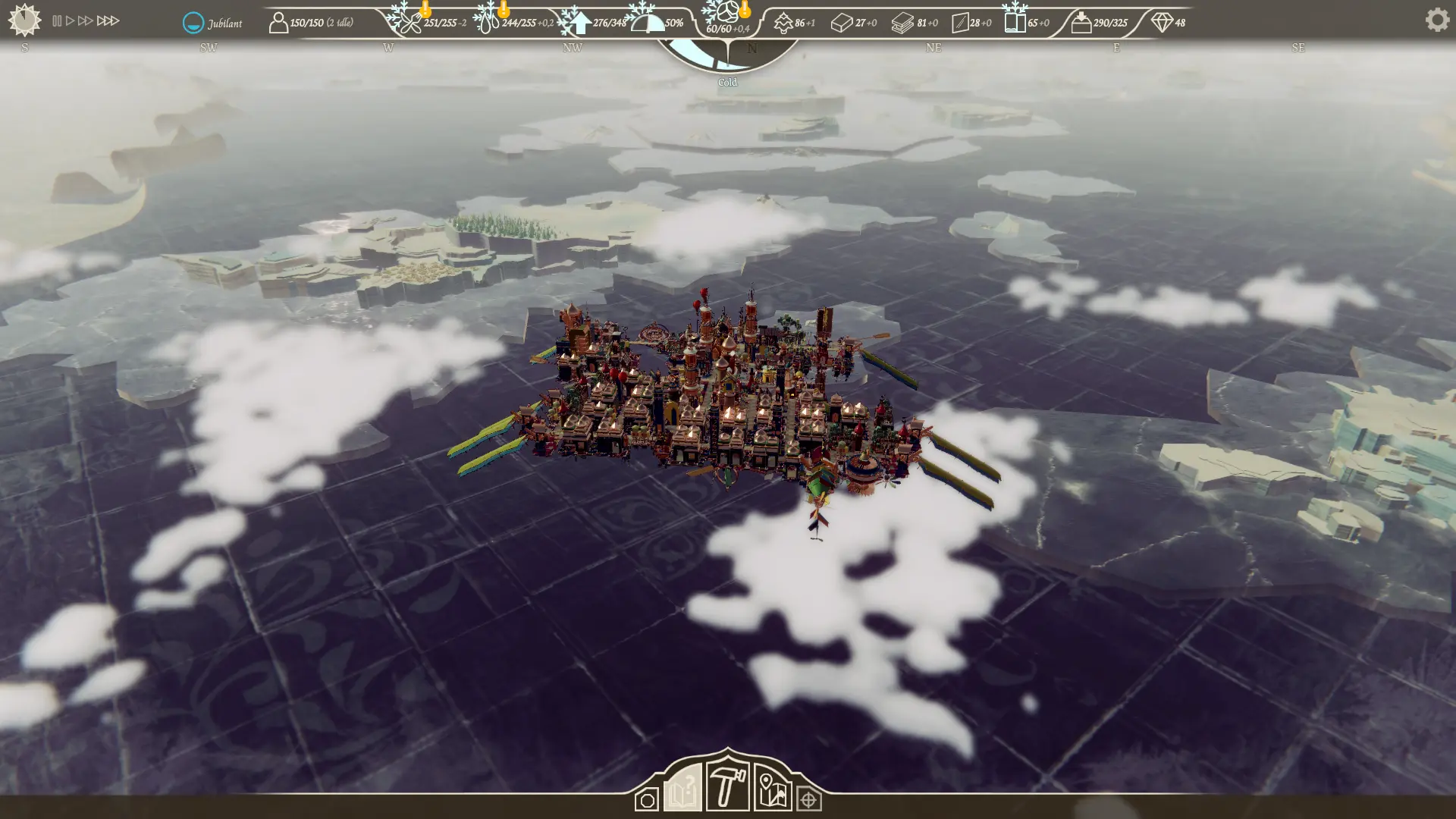This screenshot has width=1456, height=819.
Task: Open the world map with pin
Action: [x=772, y=790]
